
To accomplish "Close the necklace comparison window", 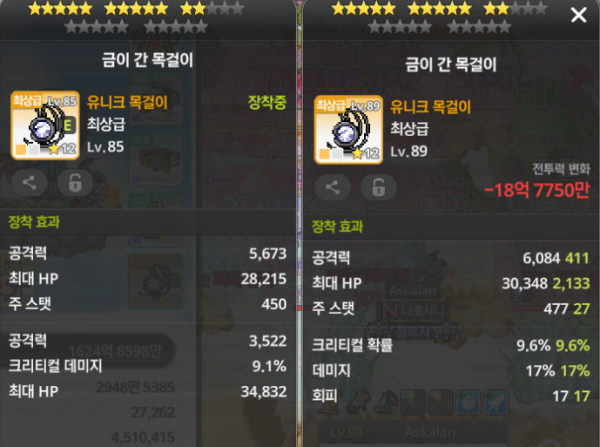I will [x=578, y=15].
